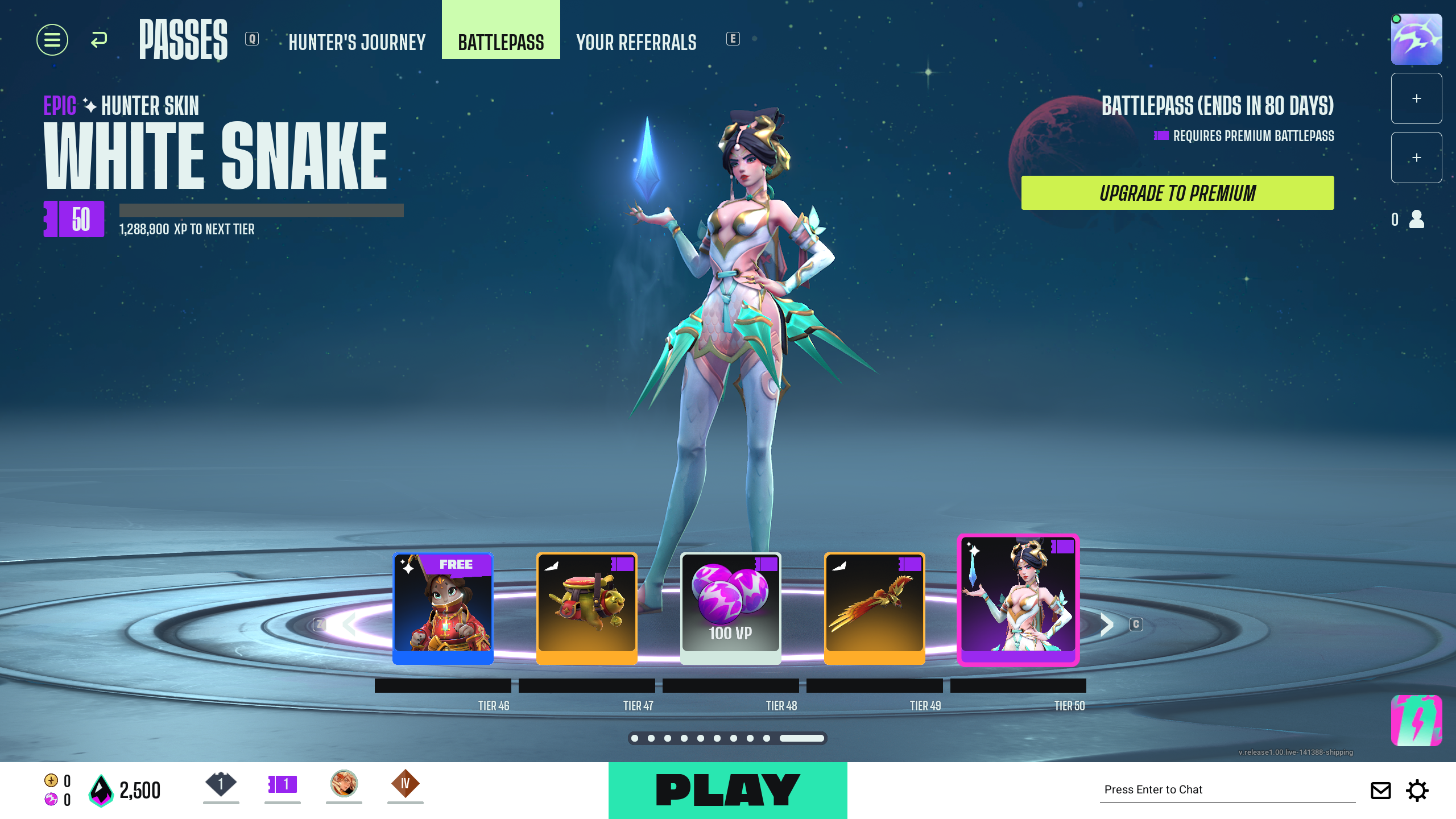This screenshot has height=819, width=1456.
Task: Click the green back arrow button
Action: pos(99,40)
